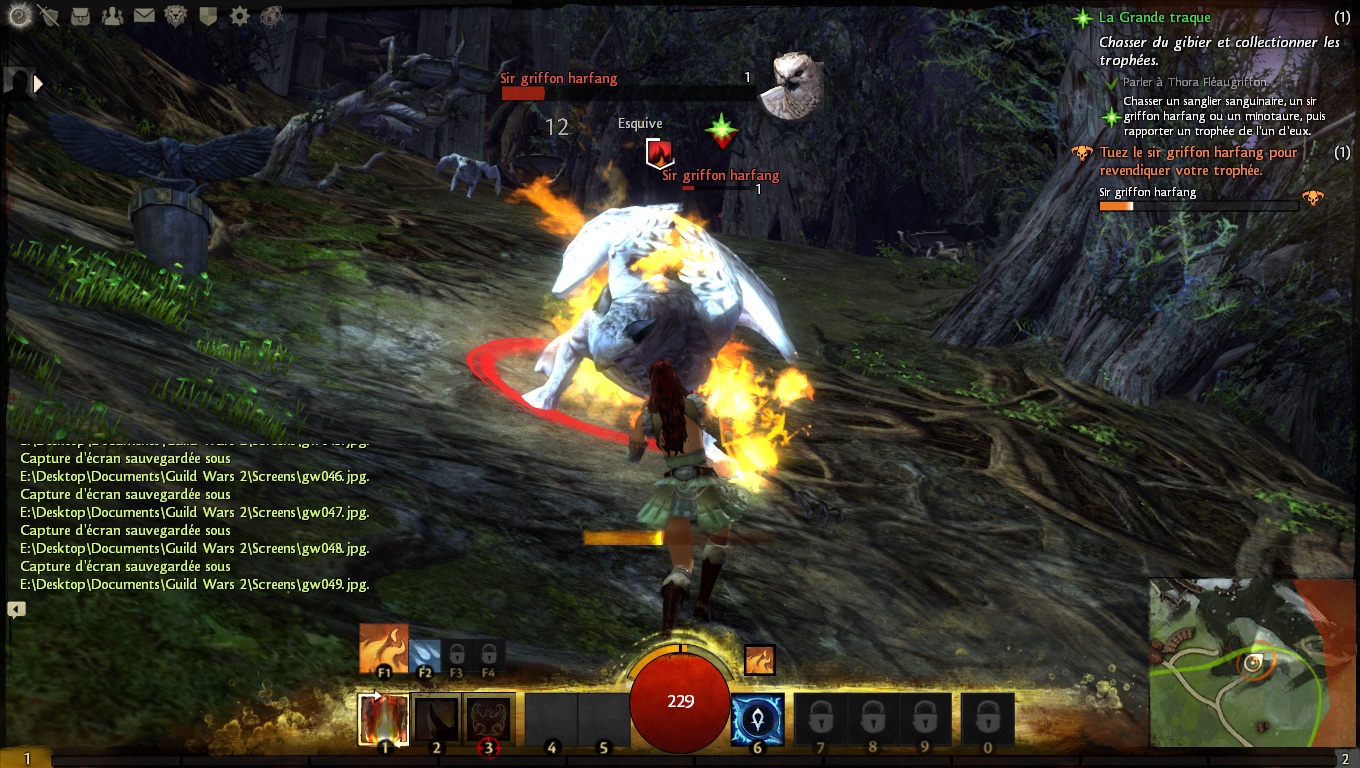Activate the blue healing skill in slot 6
The width and height of the screenshot is (1360, 768).
pos(757,718)
